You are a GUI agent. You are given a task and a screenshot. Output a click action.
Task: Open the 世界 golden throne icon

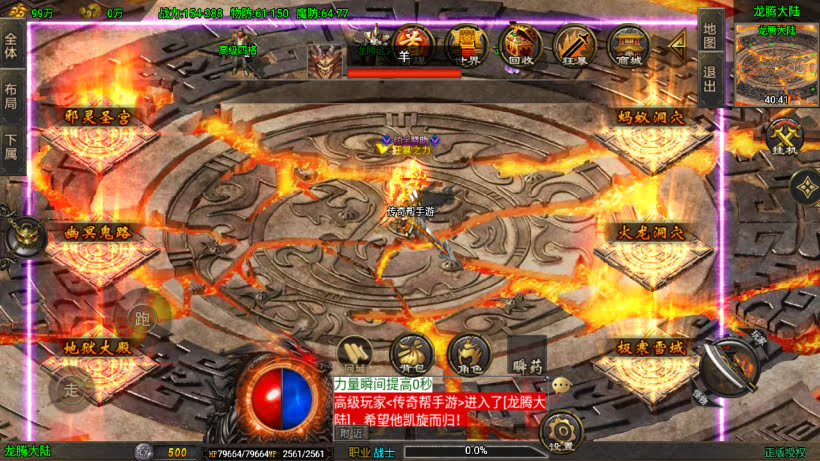[x=466, y=44]
